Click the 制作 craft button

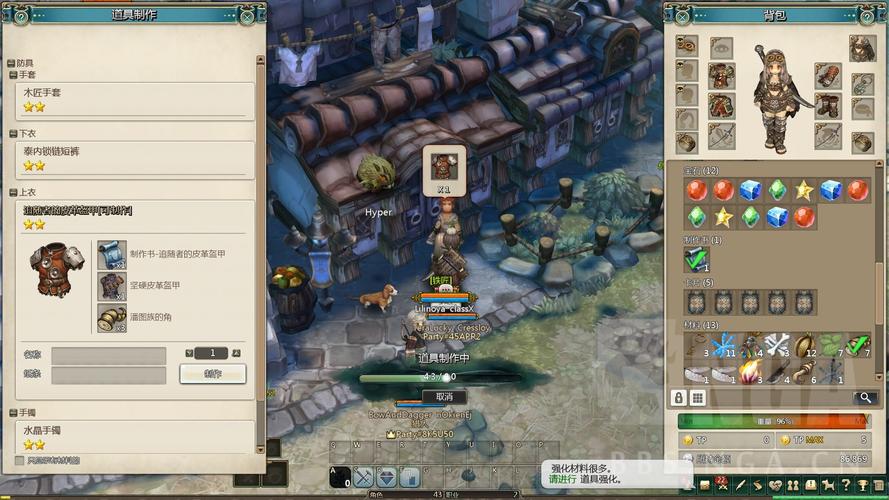(x=213, y=373)
